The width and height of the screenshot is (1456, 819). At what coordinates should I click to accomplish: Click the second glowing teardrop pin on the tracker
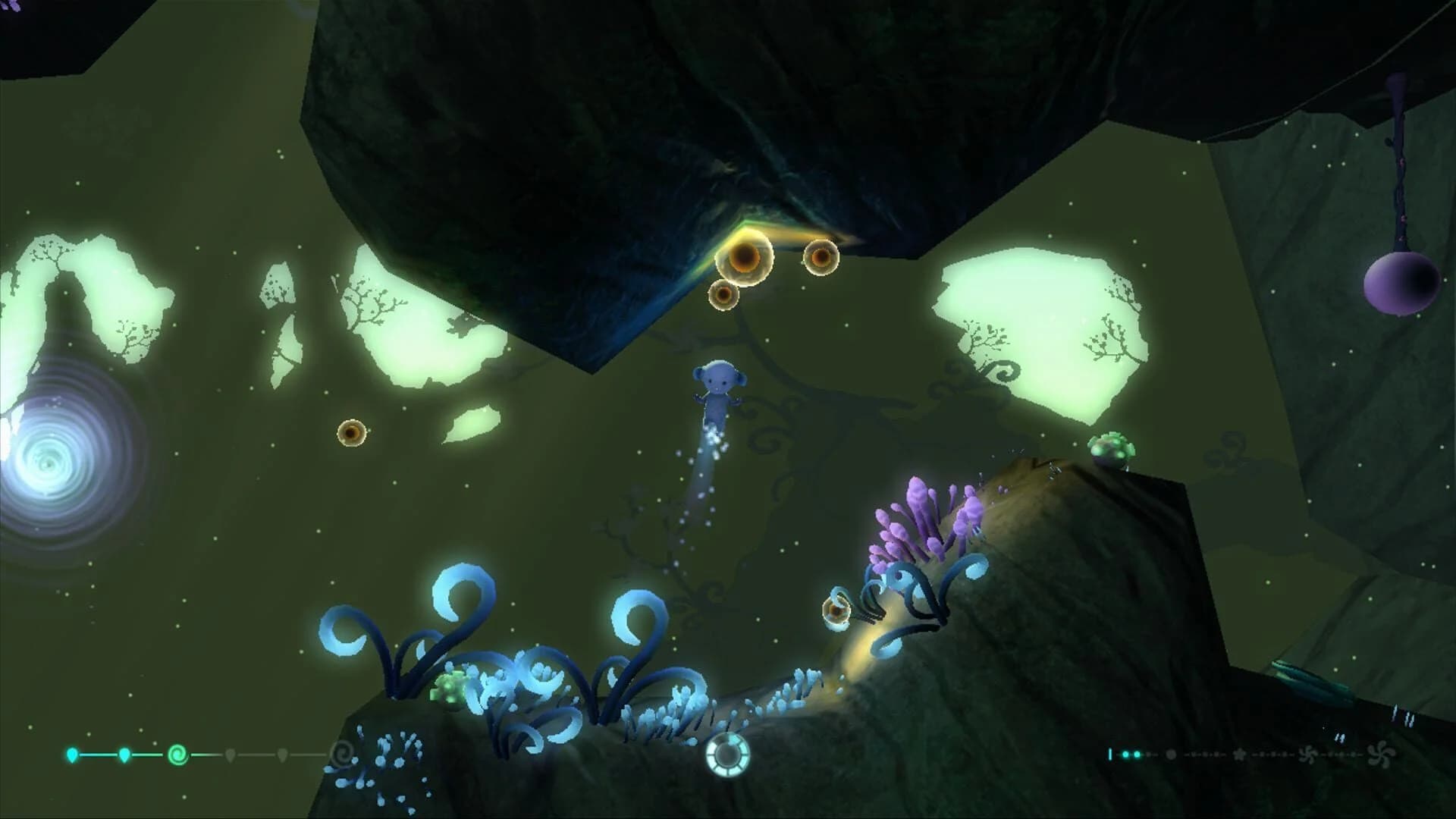pyautogui.click(x=124, y=754)
